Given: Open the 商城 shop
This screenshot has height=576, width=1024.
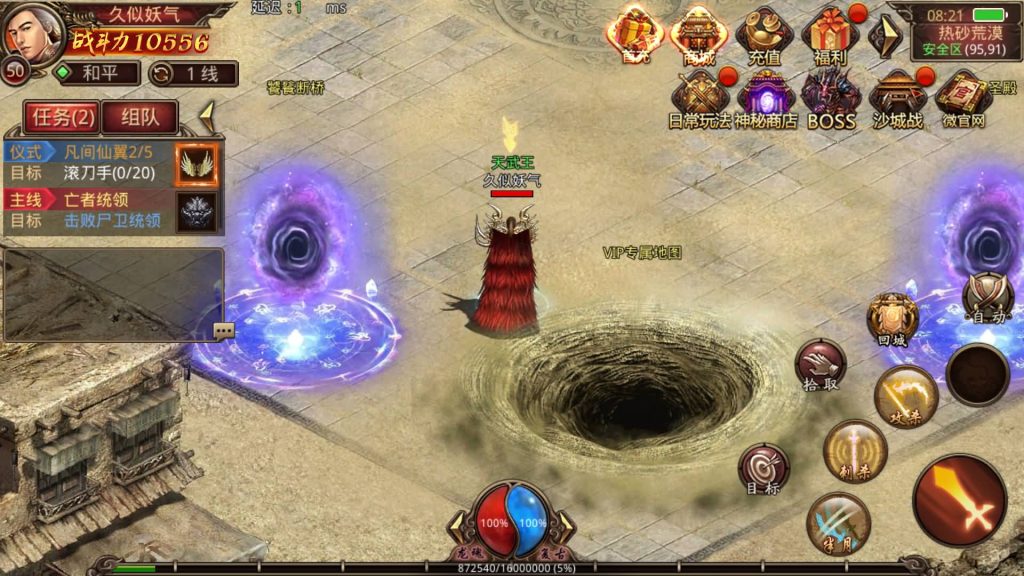Looking at the screenshot, I should [699, 35].
